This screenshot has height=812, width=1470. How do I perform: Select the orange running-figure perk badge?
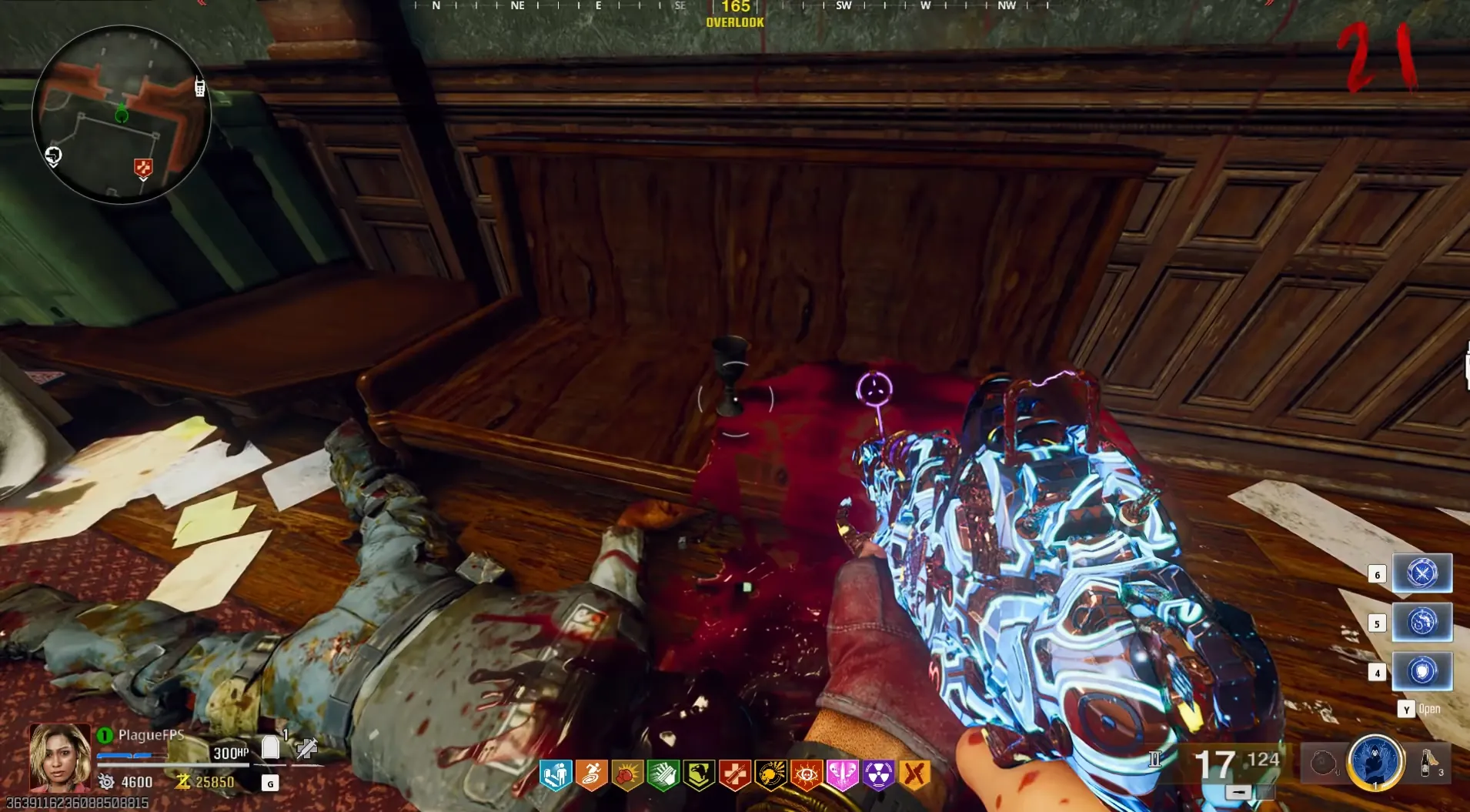(591, 775)
